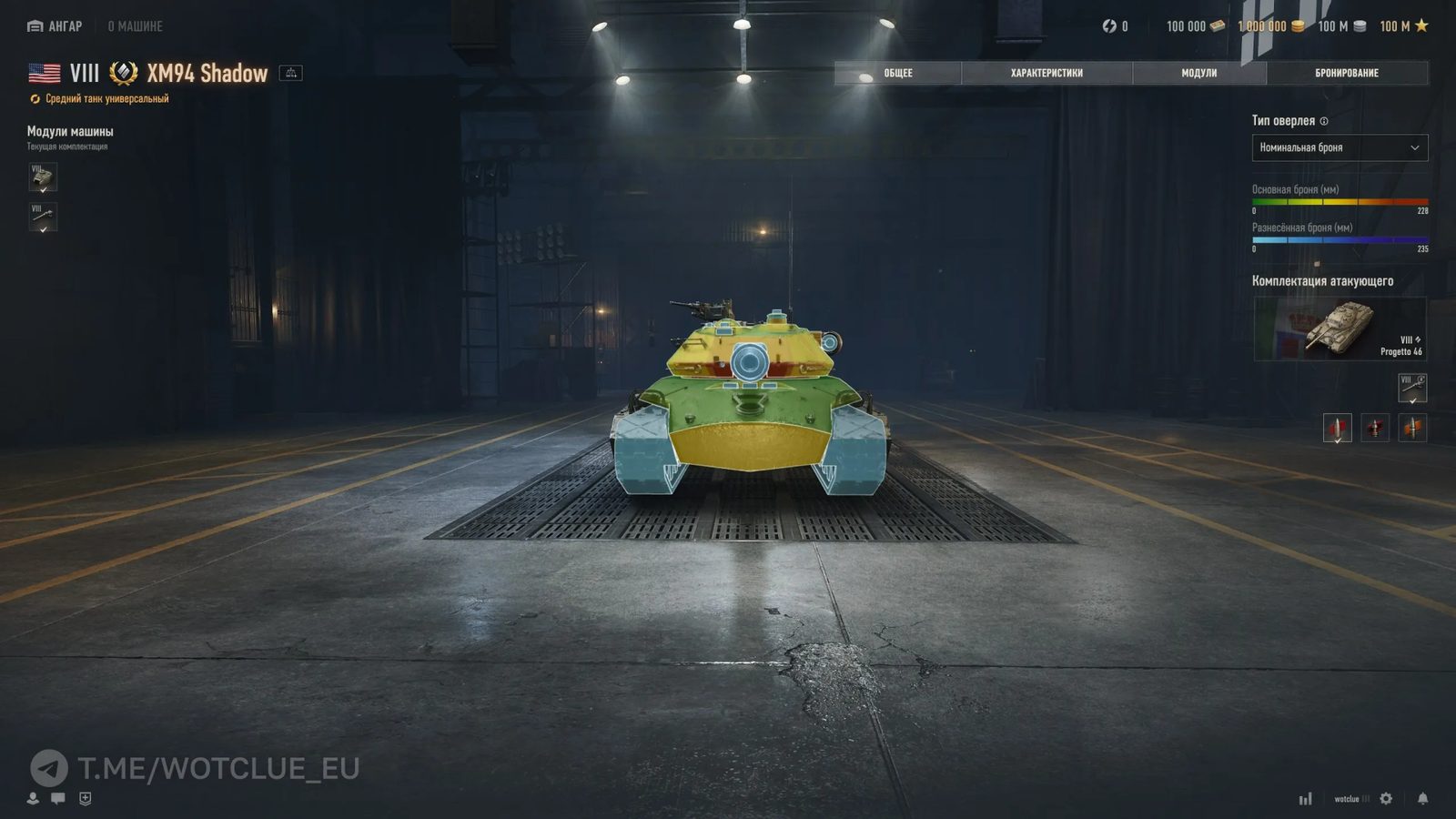Click the turret module icon in vehicle modules
The image size is (1456, 819).
(42, 177)
